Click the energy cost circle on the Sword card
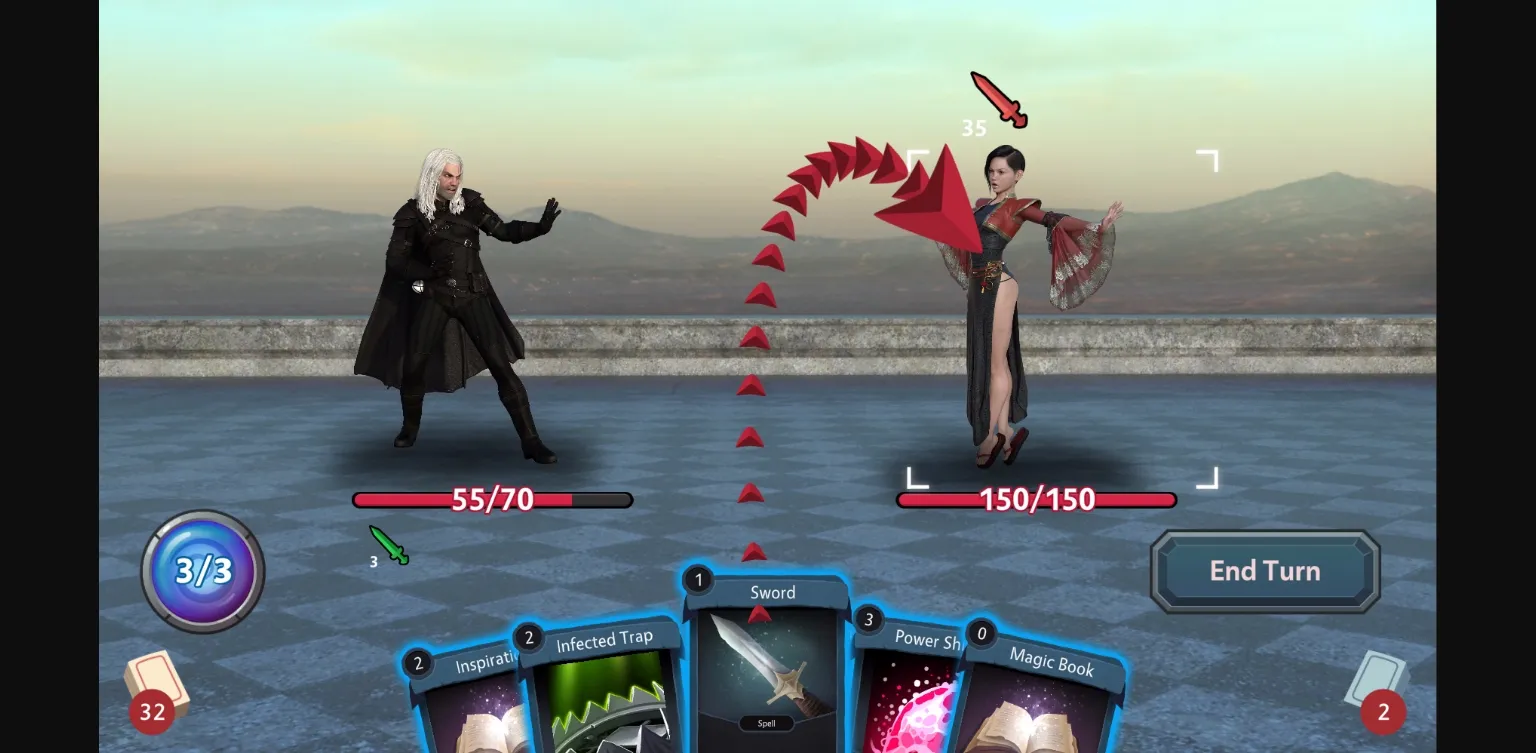This screenshot has height=753, width=1536. (698, 579)
